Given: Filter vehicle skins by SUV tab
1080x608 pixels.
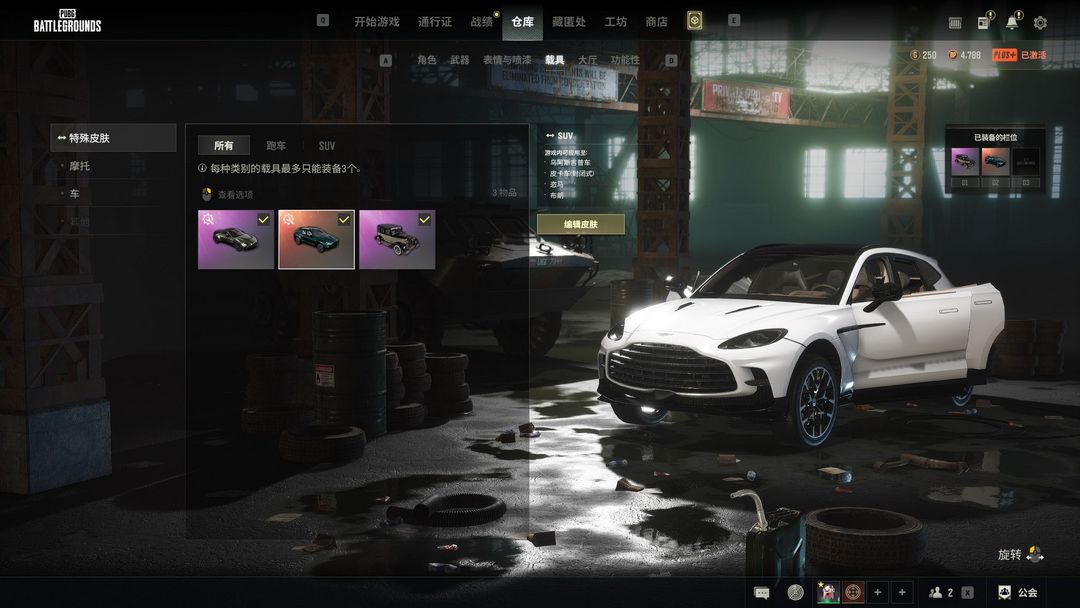Looking at the screenshot, I should (327, 146).
